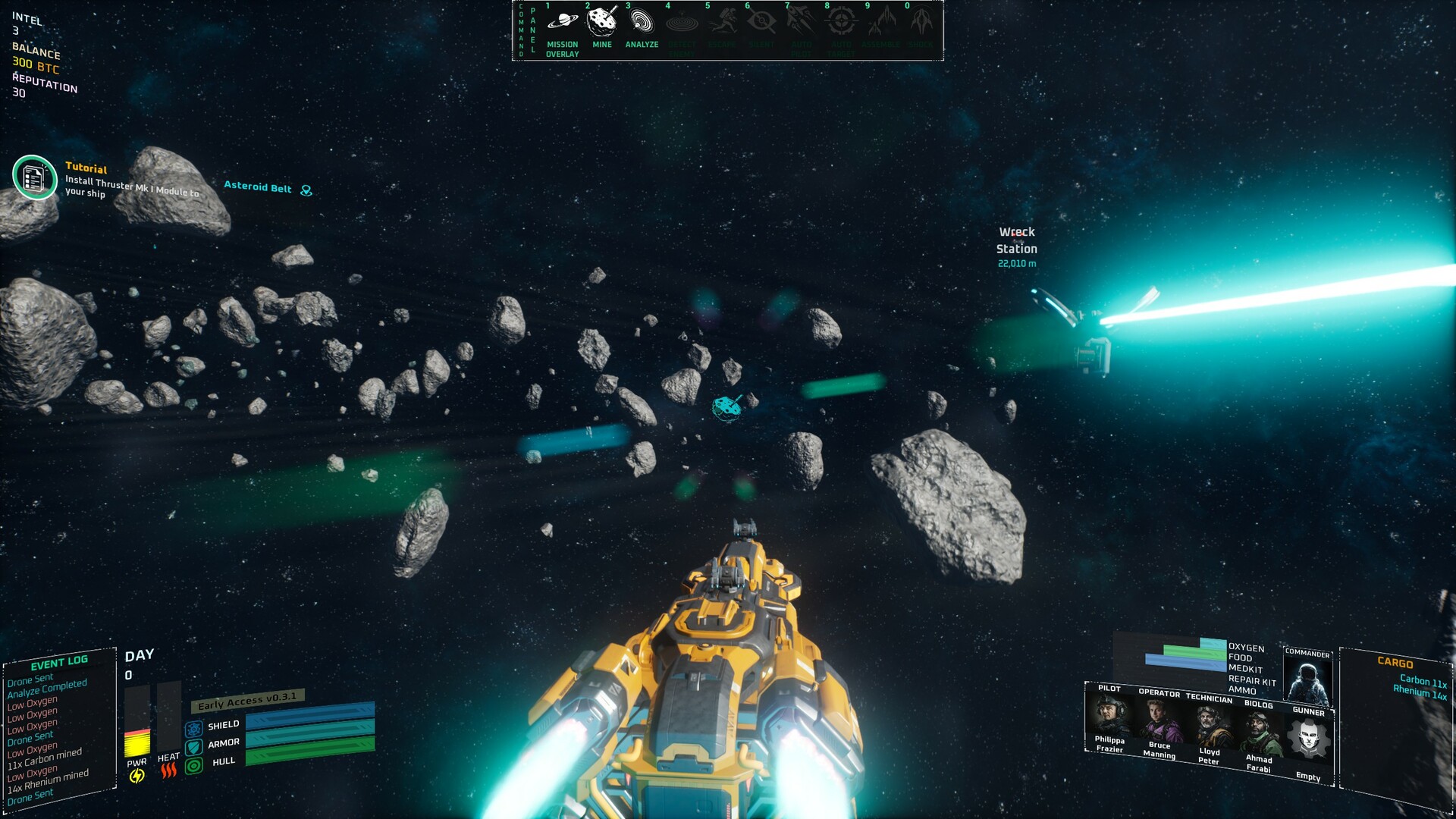Activate the Mine command
Screen dimensions: 1456x819
(602, 24)
